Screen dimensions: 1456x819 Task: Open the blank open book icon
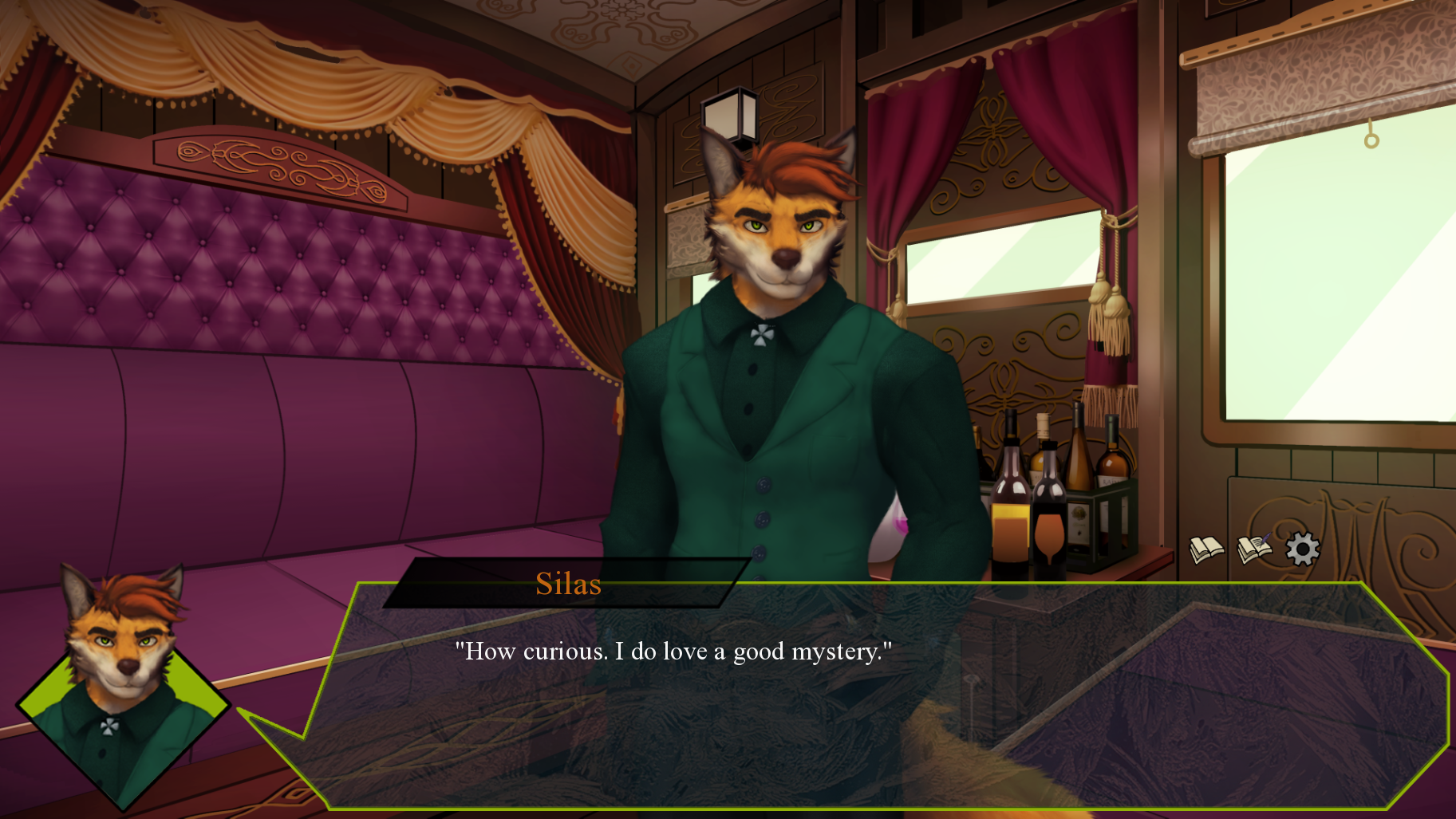pyautogui.click(x=1206, y=549)
